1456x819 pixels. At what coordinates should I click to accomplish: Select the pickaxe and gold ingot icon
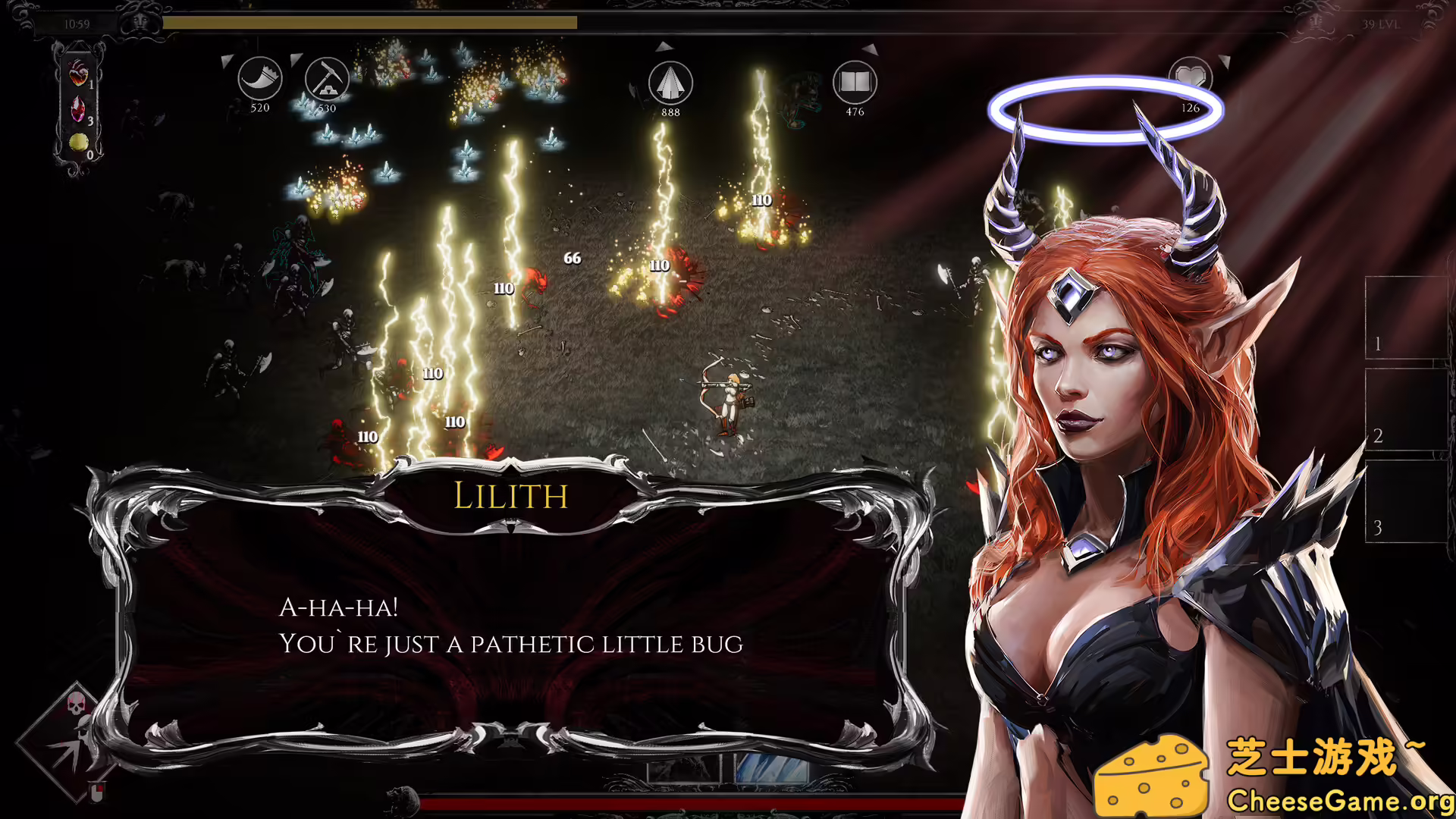(327, 79)
